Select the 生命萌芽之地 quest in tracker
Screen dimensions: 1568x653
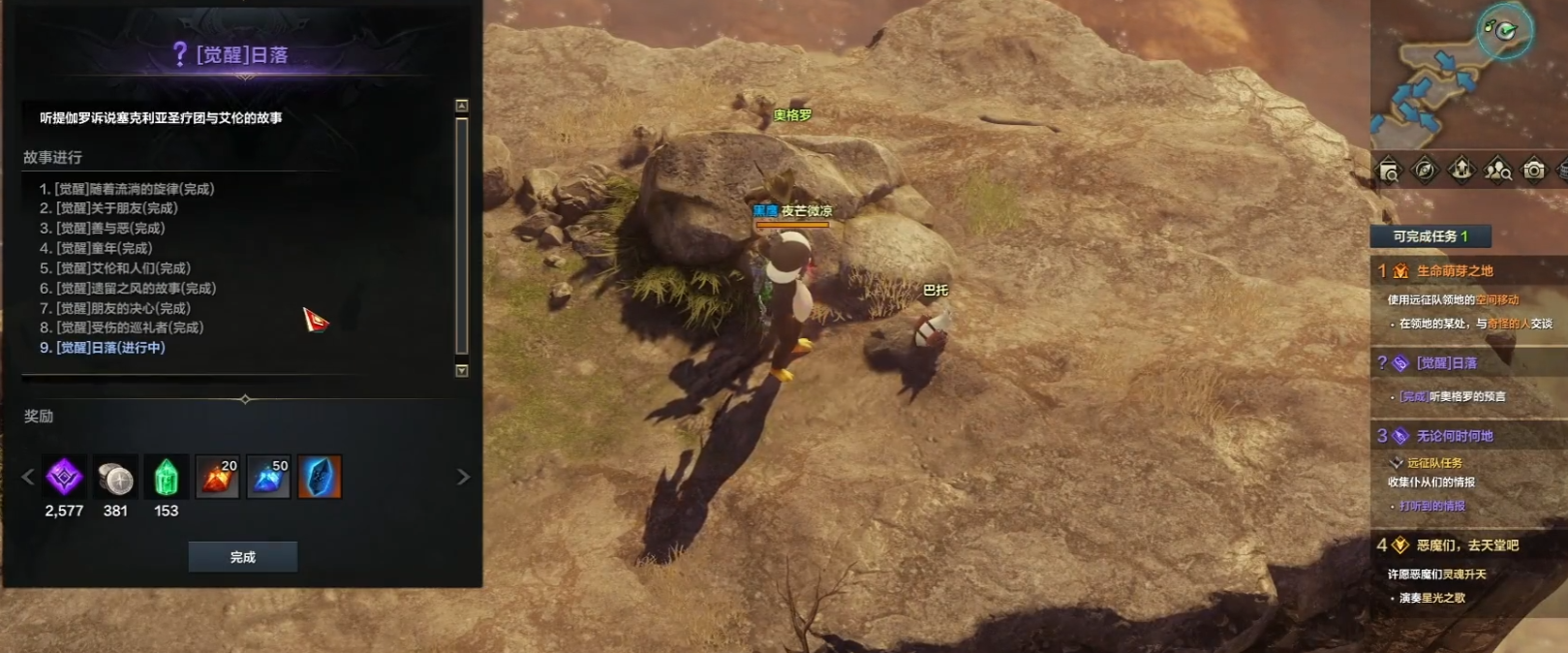[1455, 271]
